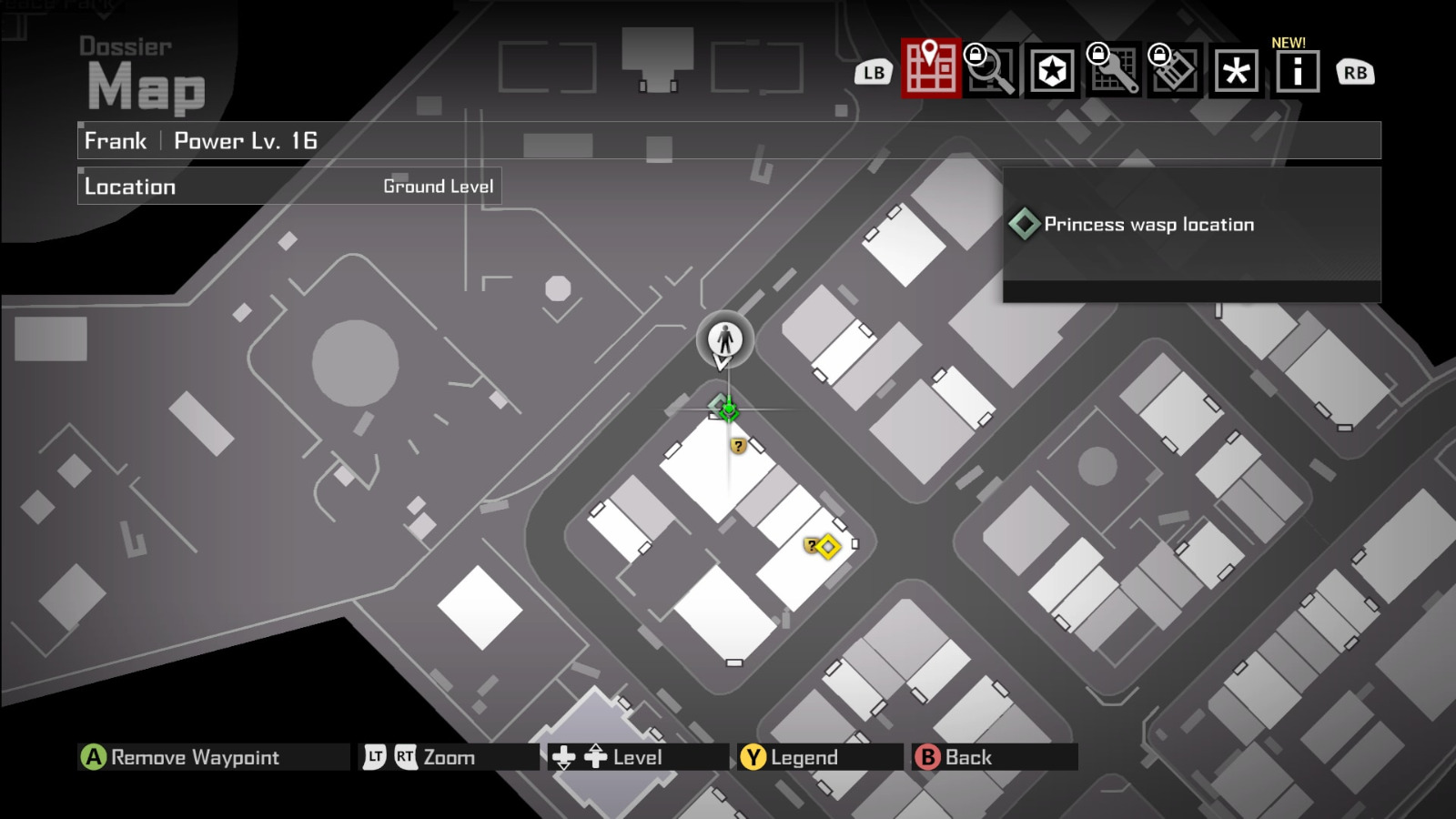Select the locked tag tab
Viewport: 1456px width, 819px height.
pos(1175,70)
